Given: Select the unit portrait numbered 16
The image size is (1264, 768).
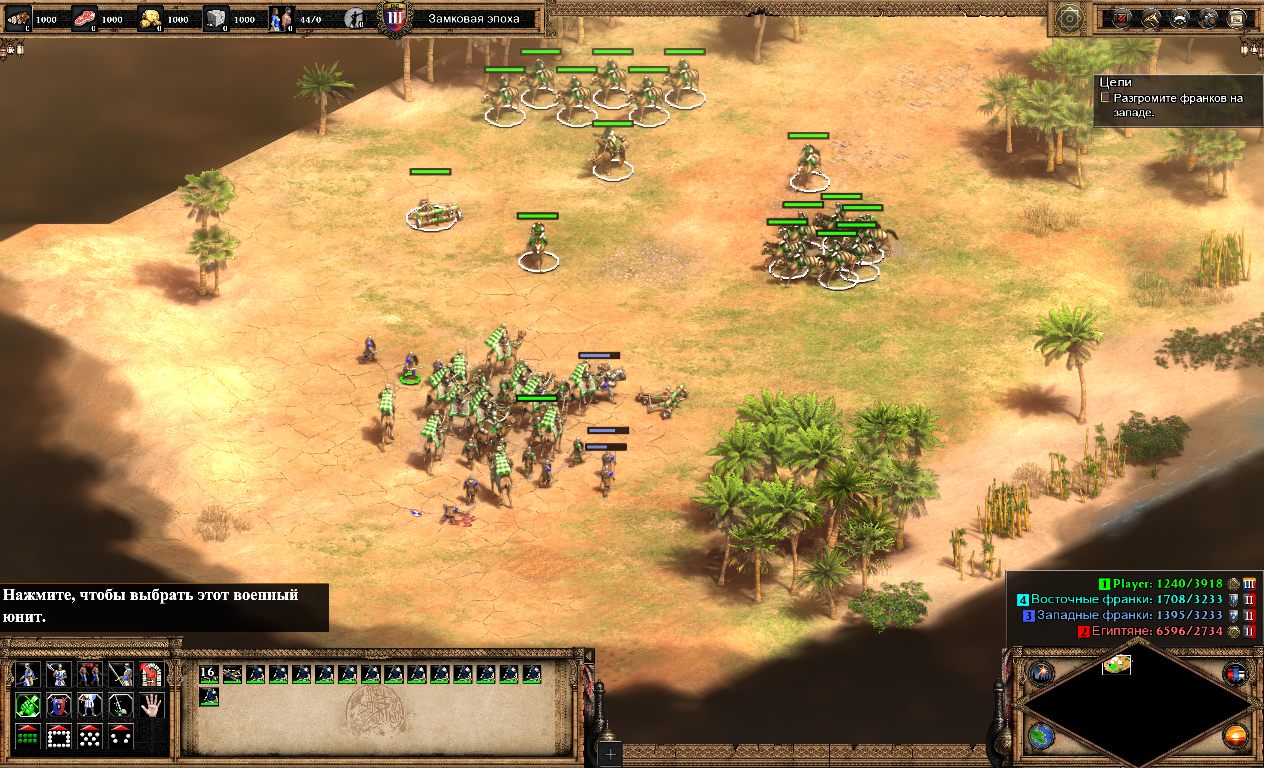Looking at the screenshot, I should coord(209,674).
